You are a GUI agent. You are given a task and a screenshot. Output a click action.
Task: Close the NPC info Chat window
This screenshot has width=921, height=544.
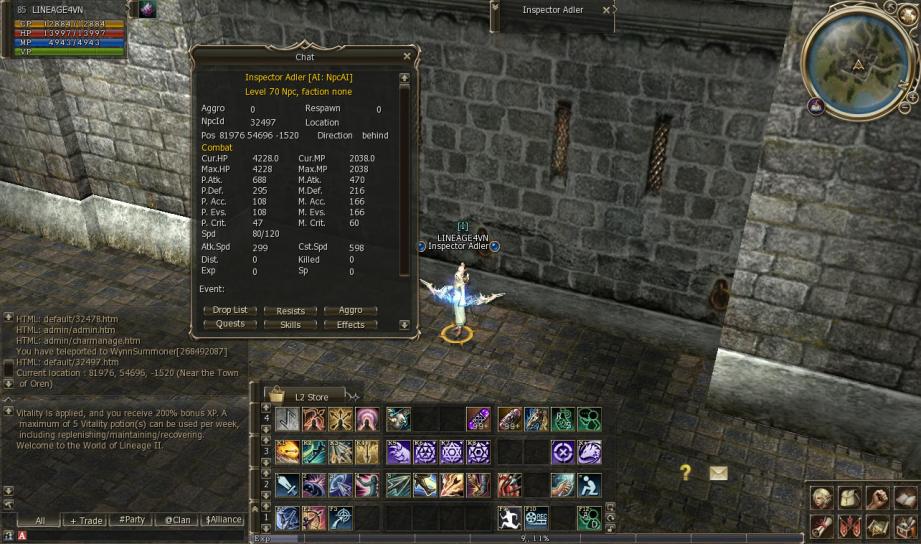point(406,57)
